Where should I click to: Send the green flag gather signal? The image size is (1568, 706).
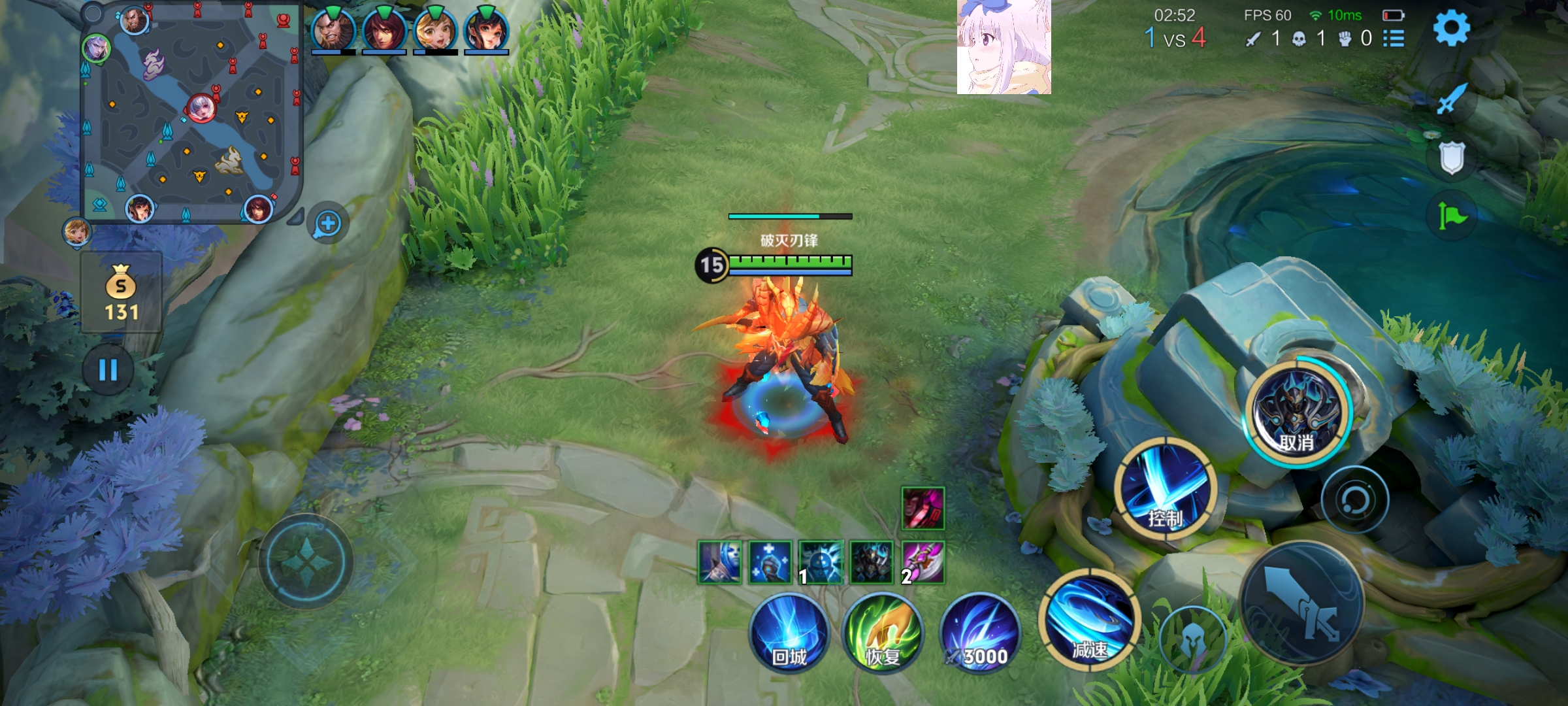(1452, 216)
